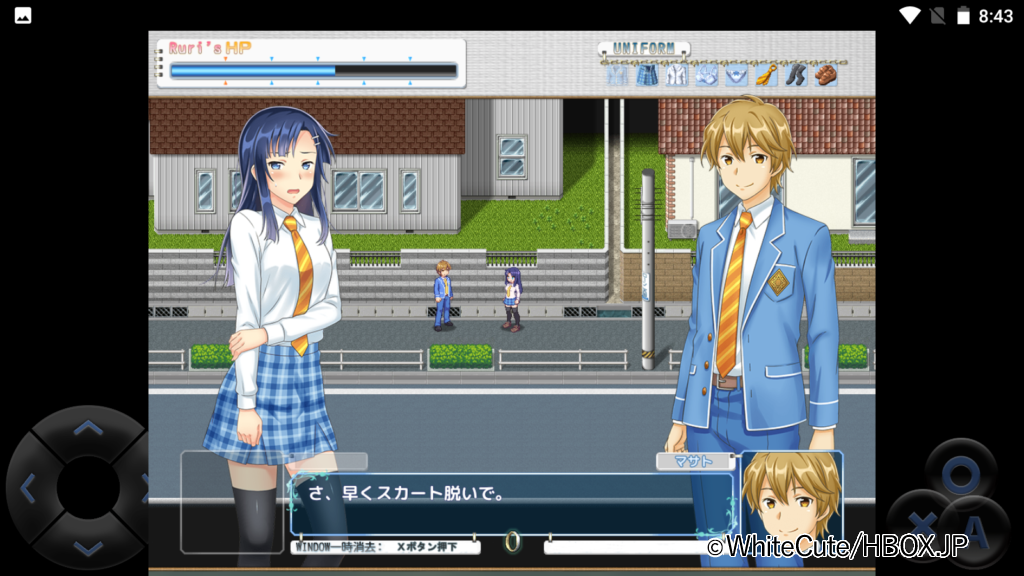Tap the virtual circle (O) button
This screenshot has width=1024, height=576.
click(959, 472)
